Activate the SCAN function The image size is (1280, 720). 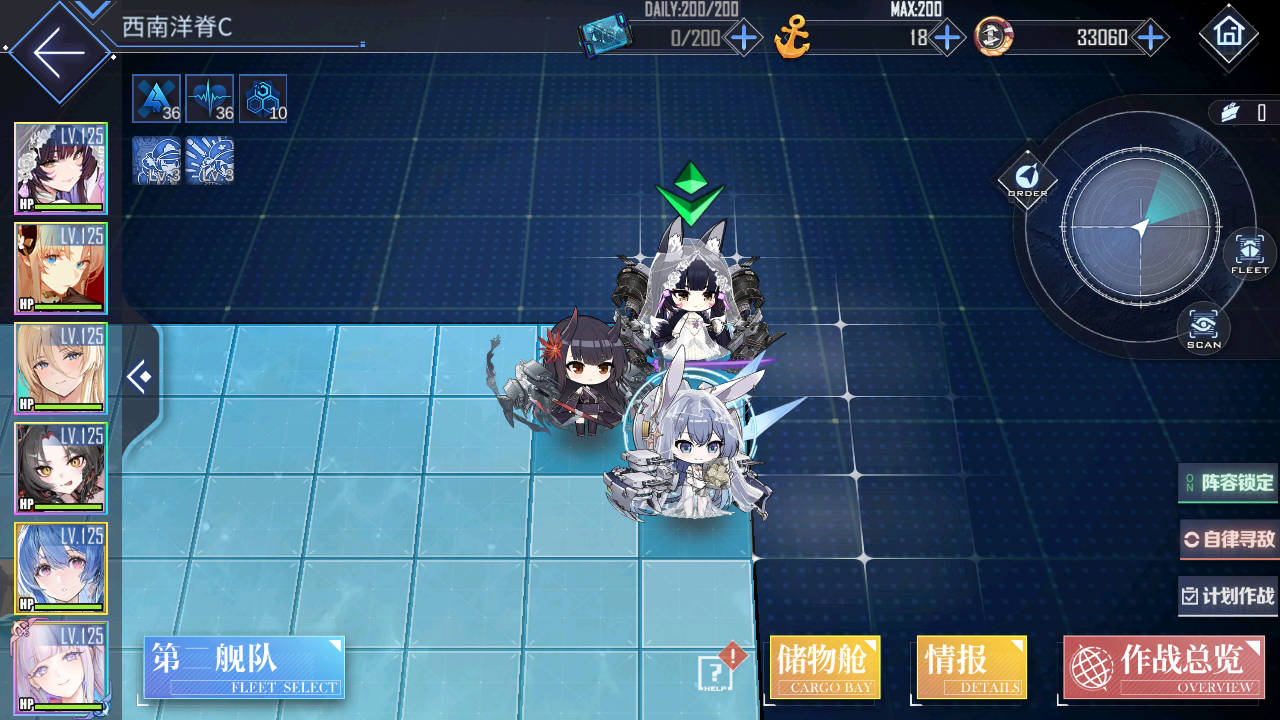(x=1203, y=327)
